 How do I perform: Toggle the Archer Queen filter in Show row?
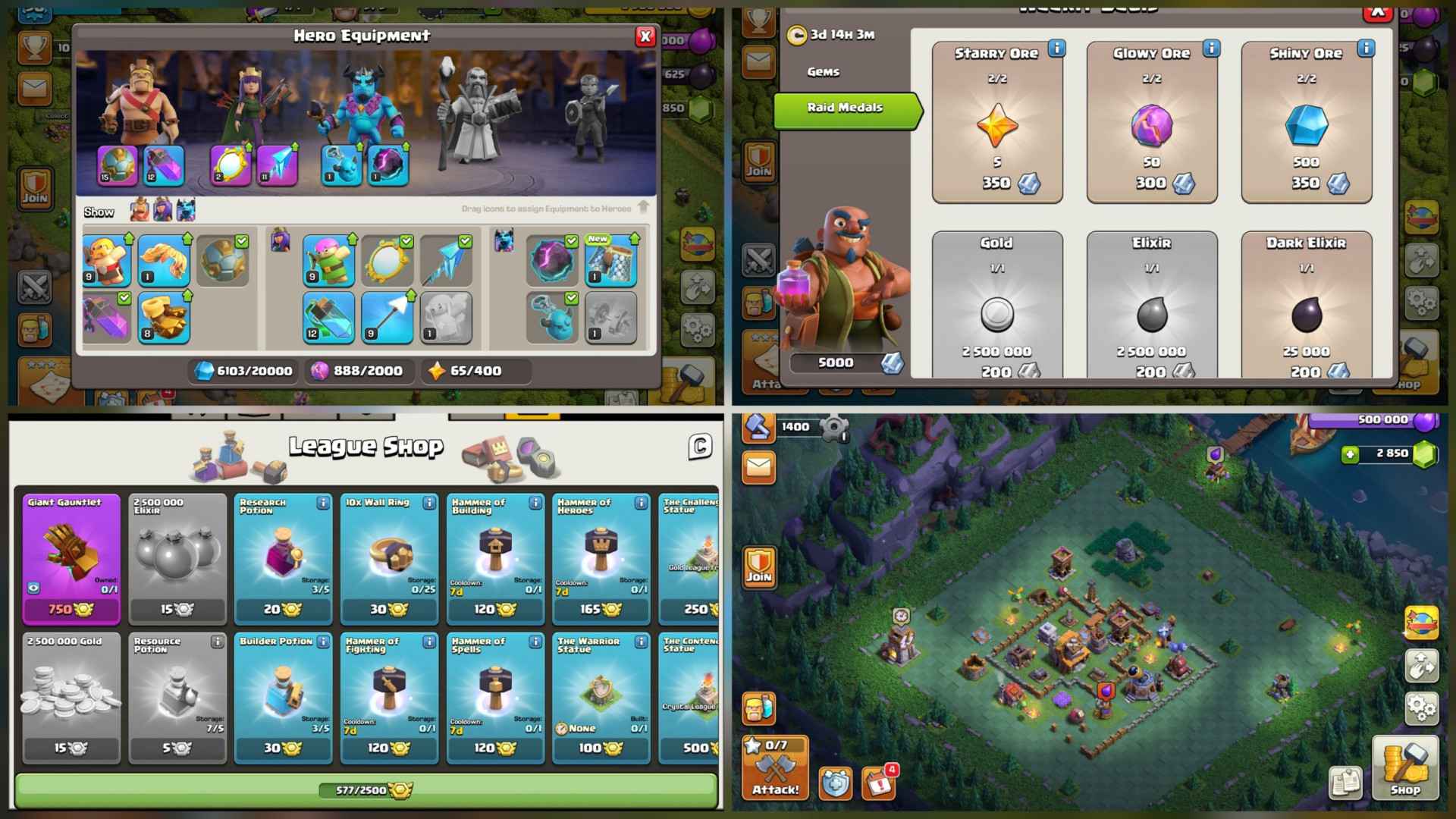pyautogui.click(x=163, y=209)
